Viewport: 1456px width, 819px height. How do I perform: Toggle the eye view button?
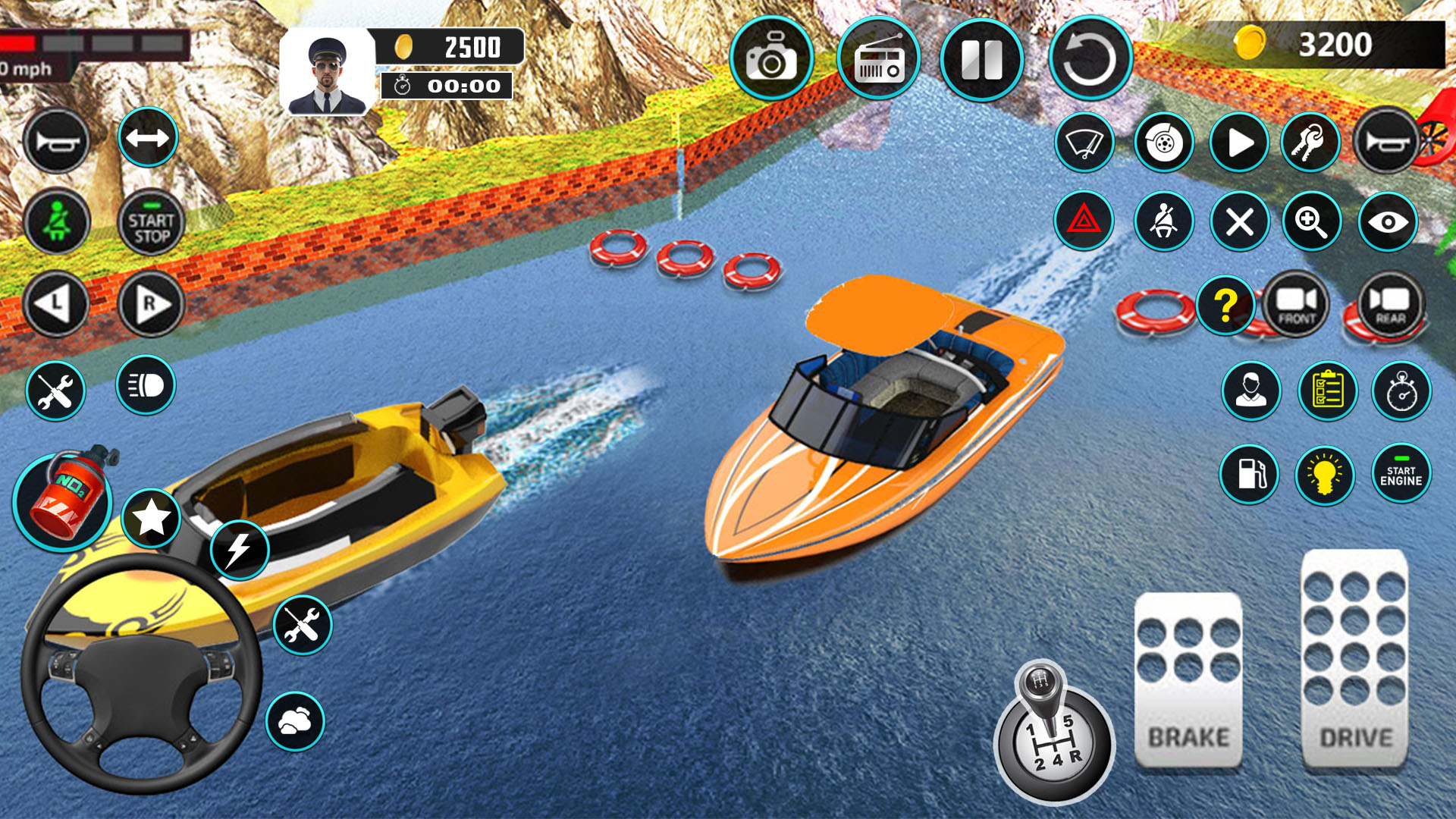[1388, 221]
